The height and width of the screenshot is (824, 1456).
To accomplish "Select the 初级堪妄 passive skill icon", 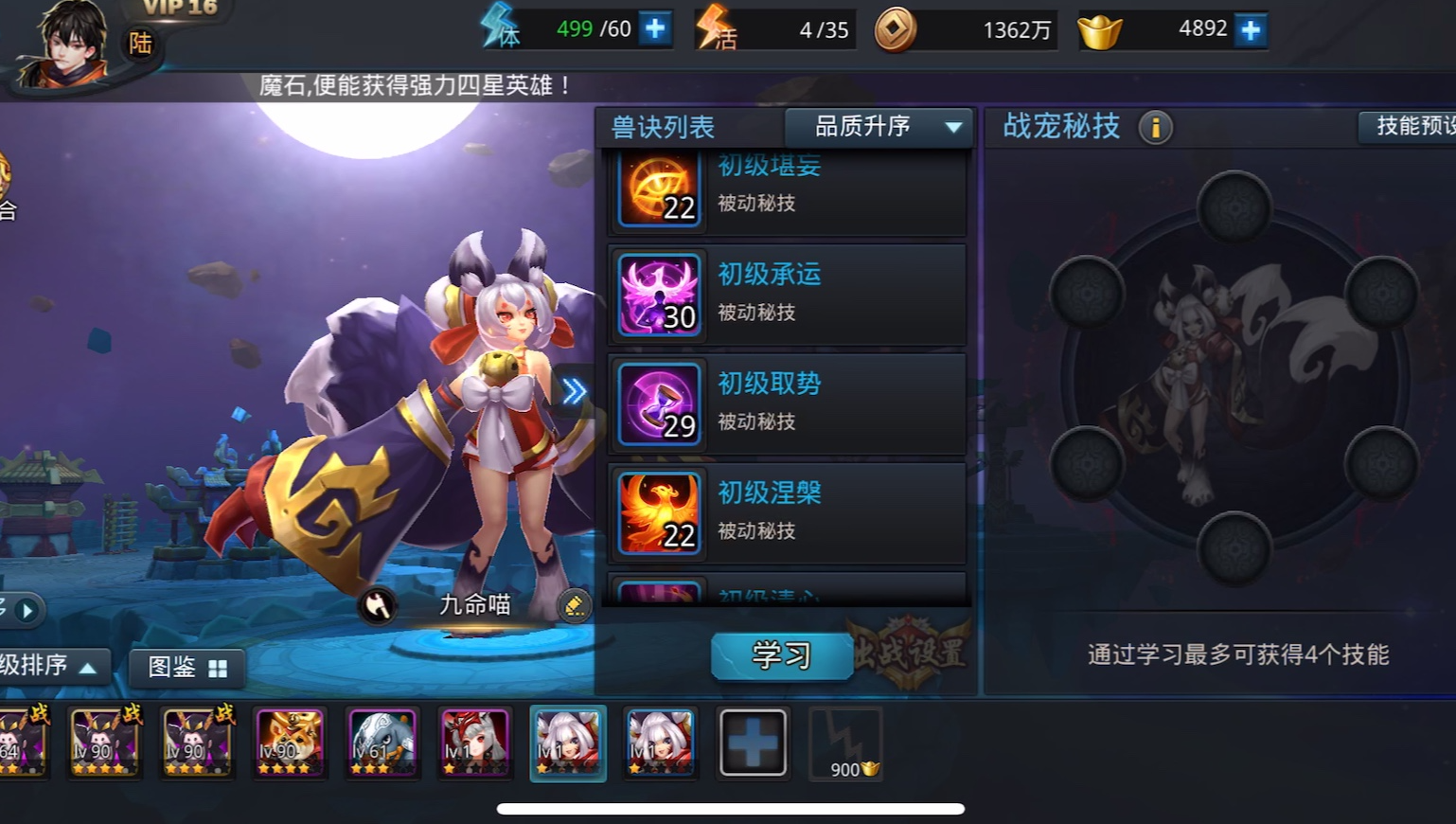I will click(658, 189).
